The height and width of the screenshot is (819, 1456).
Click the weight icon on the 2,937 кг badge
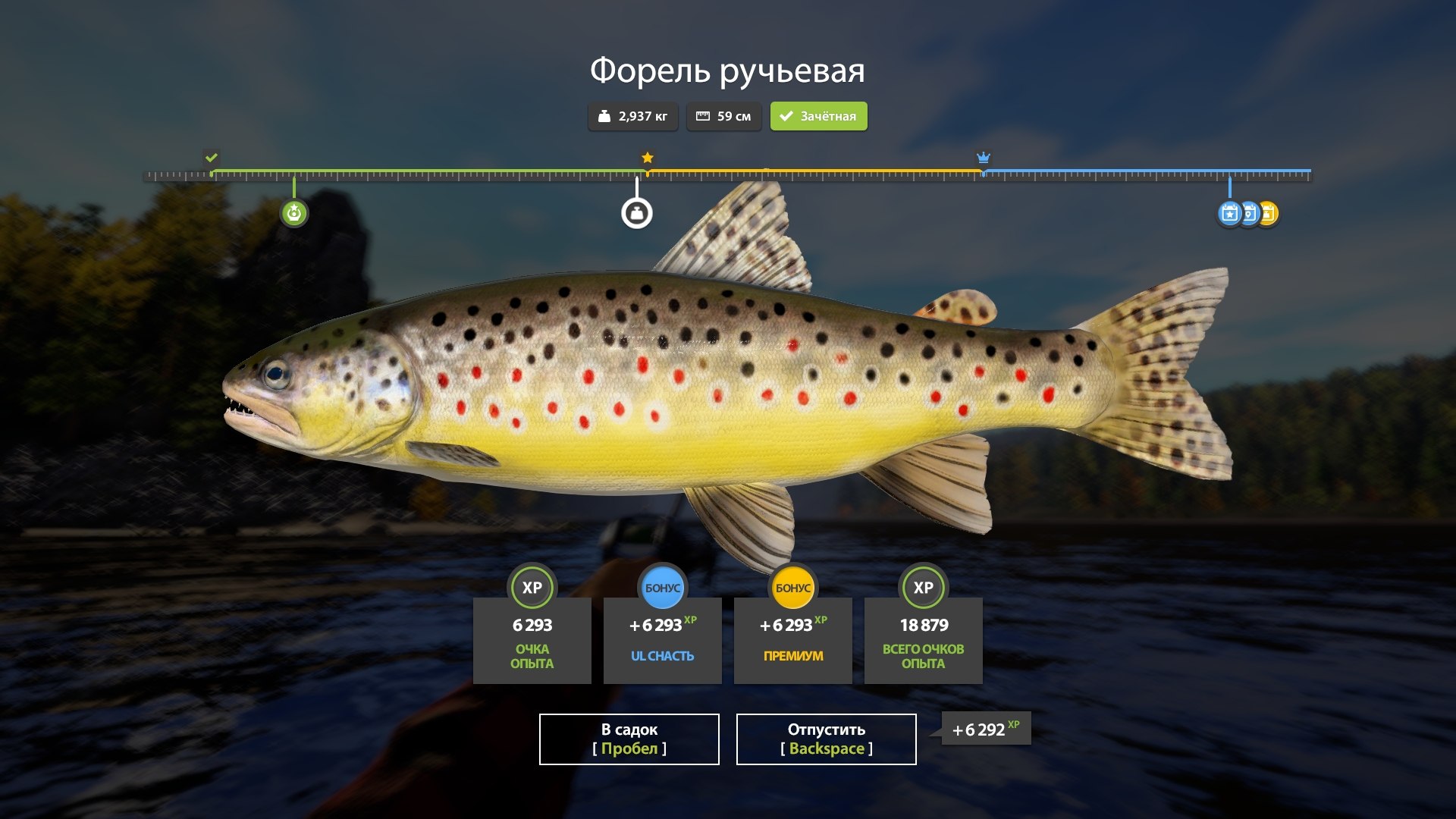pos(604,116)
